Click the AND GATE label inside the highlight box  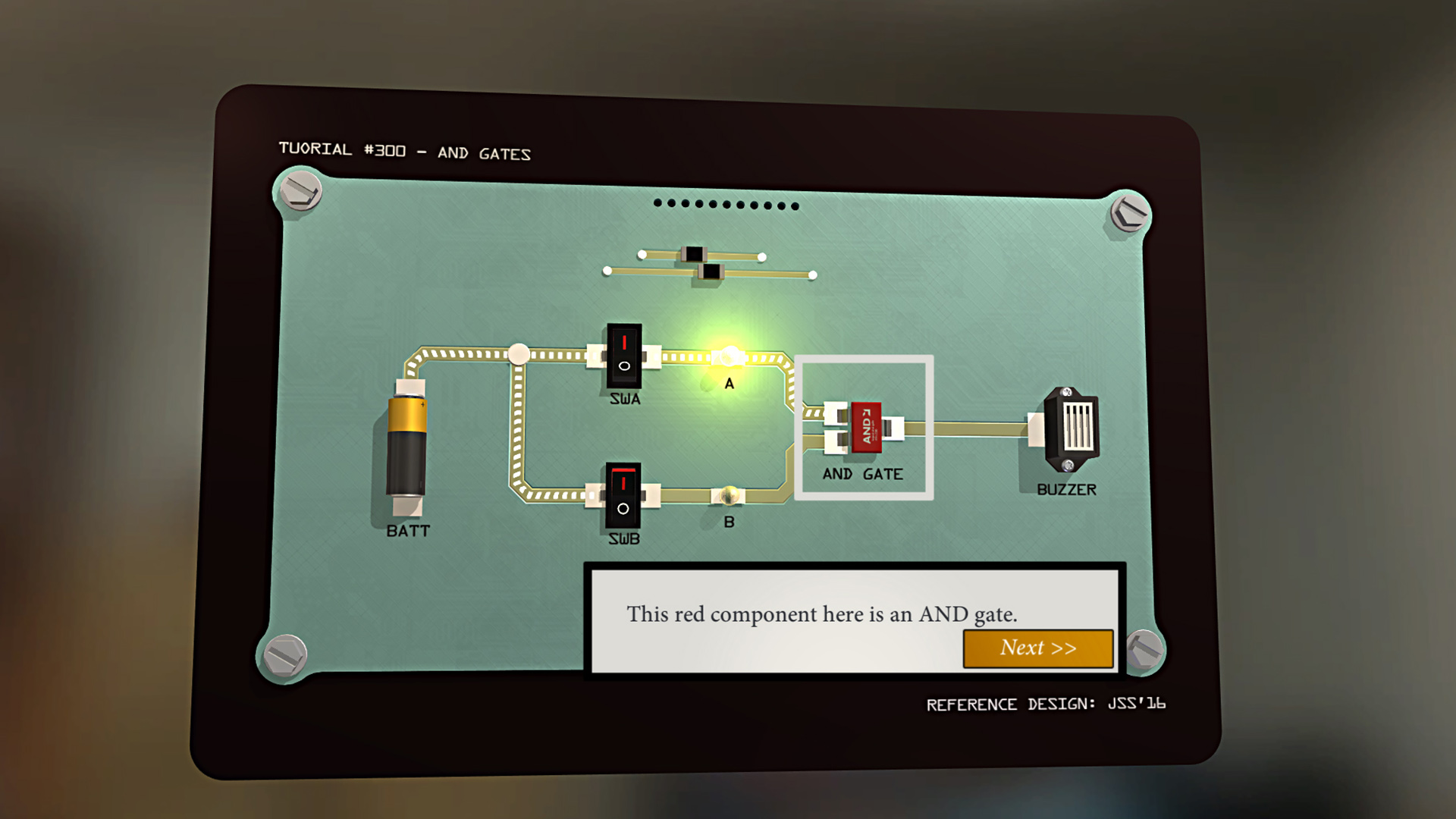[x=863, y=474]
